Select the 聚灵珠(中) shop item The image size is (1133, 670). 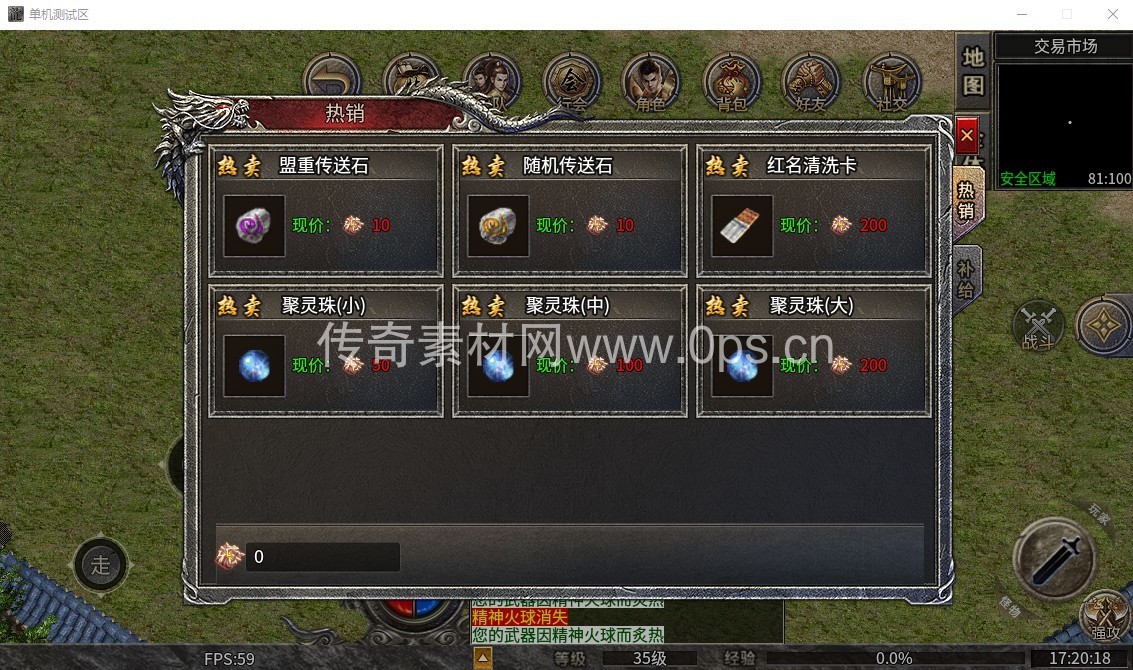(x=498, y=366)
